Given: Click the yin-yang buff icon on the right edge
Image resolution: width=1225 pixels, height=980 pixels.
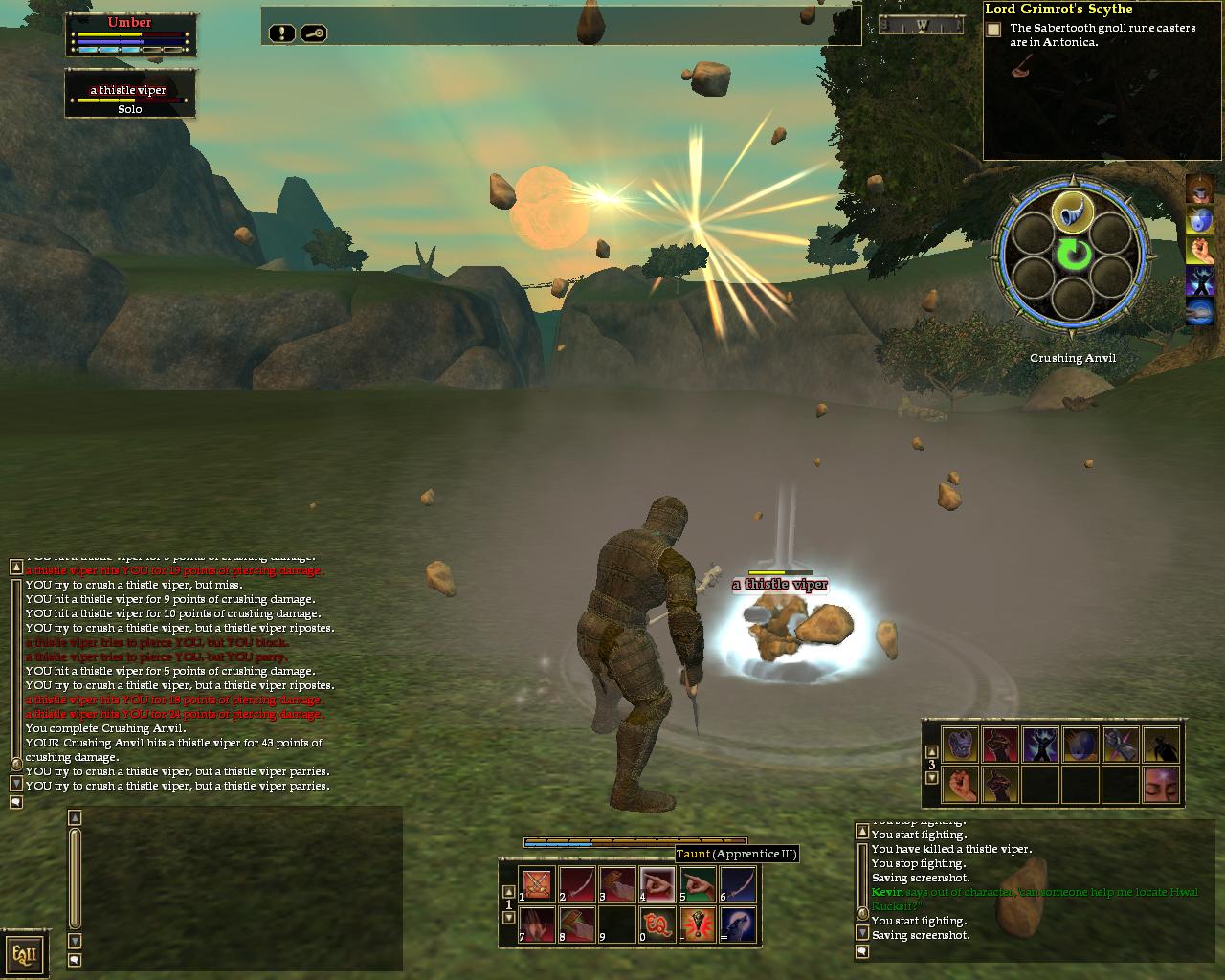Looking at the screenshot, I should coord(1200,218).
